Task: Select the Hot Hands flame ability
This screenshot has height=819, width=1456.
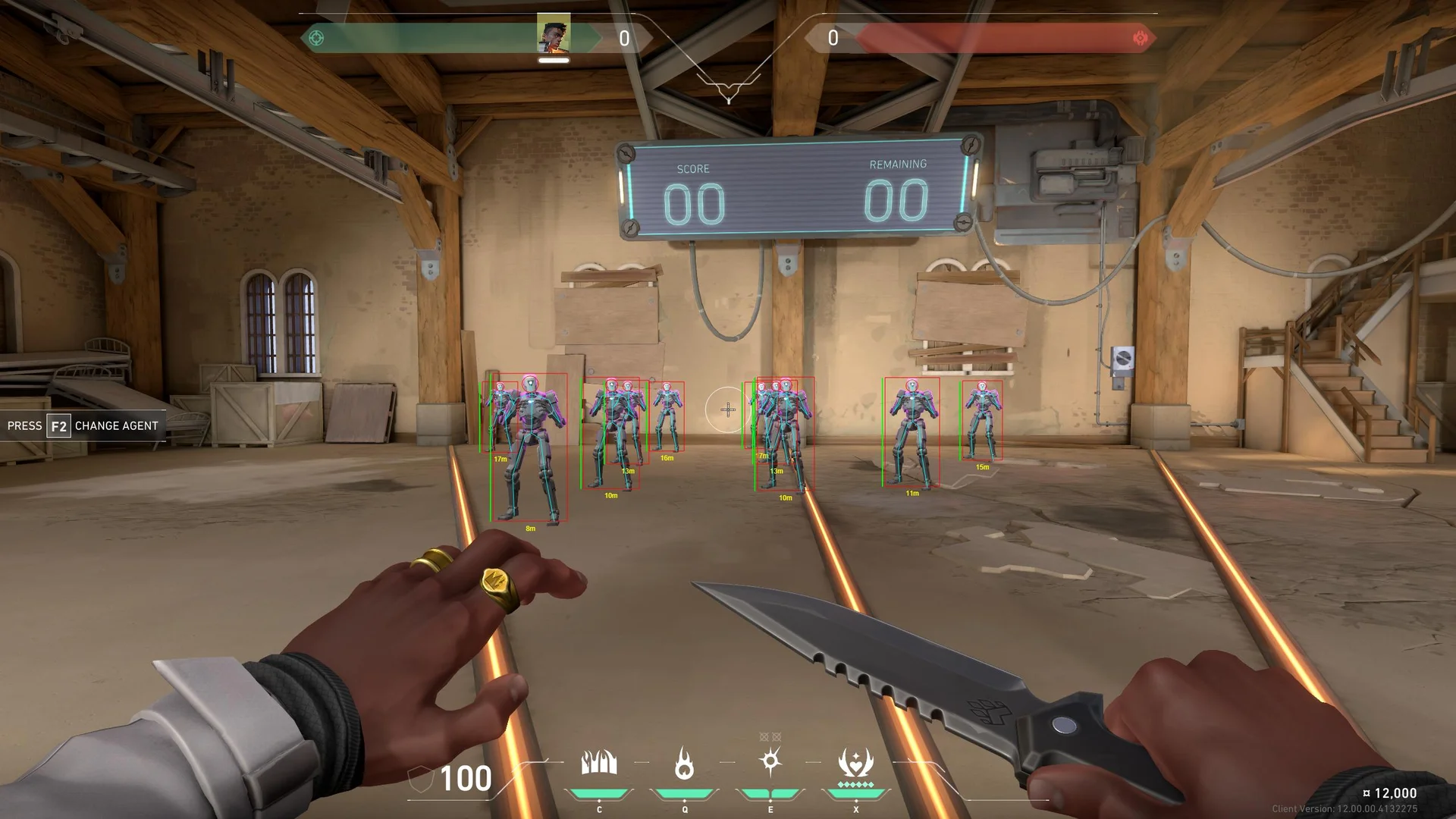Action: [684, 763]
